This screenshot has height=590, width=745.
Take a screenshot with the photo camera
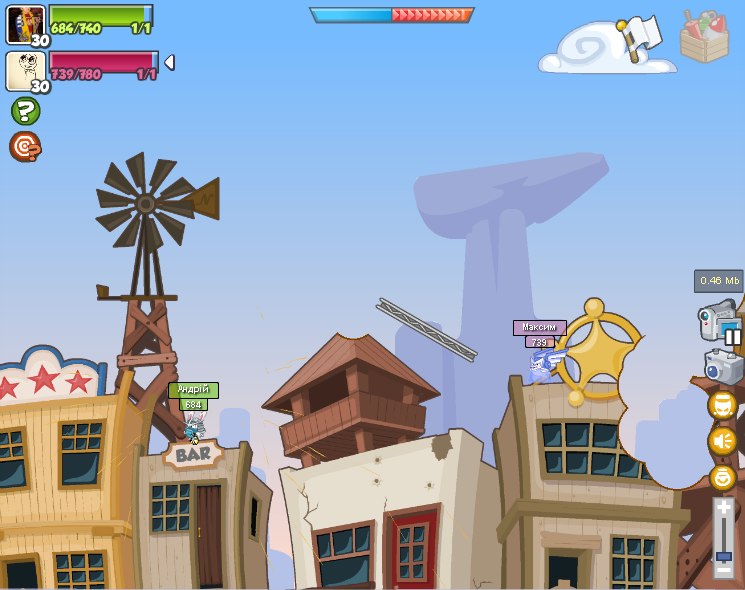722,367
